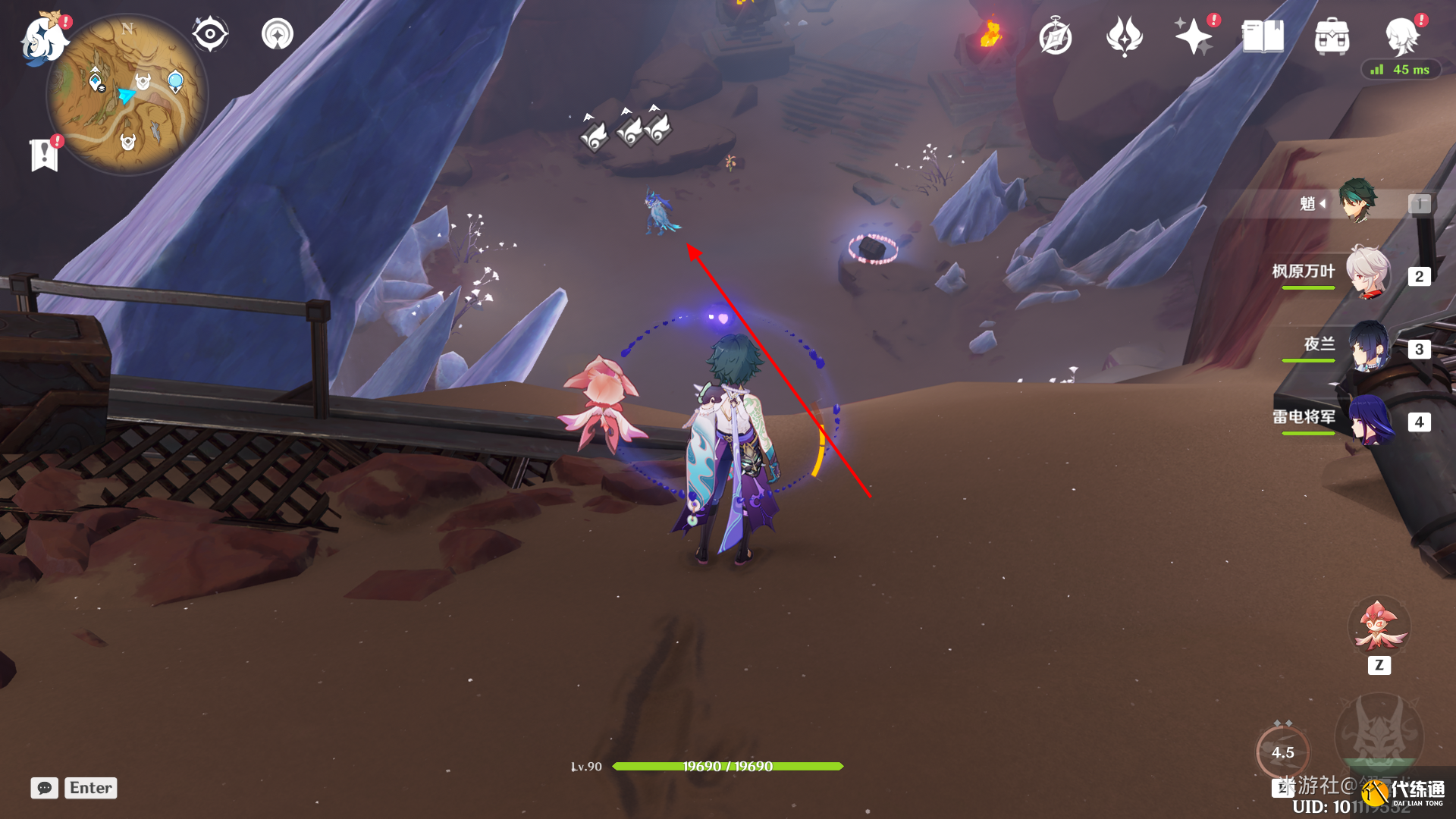
Task: Open the circular minimap
Action: [127, 95]
